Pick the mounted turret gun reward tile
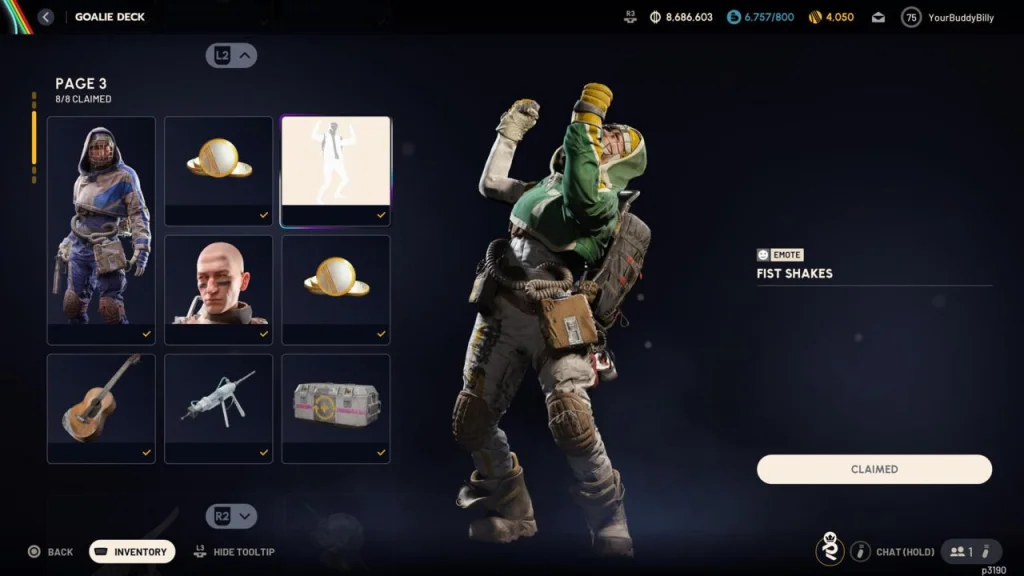Image resolution: width=1024 pixels, height=576 pixels. click(x=218, y=408)
